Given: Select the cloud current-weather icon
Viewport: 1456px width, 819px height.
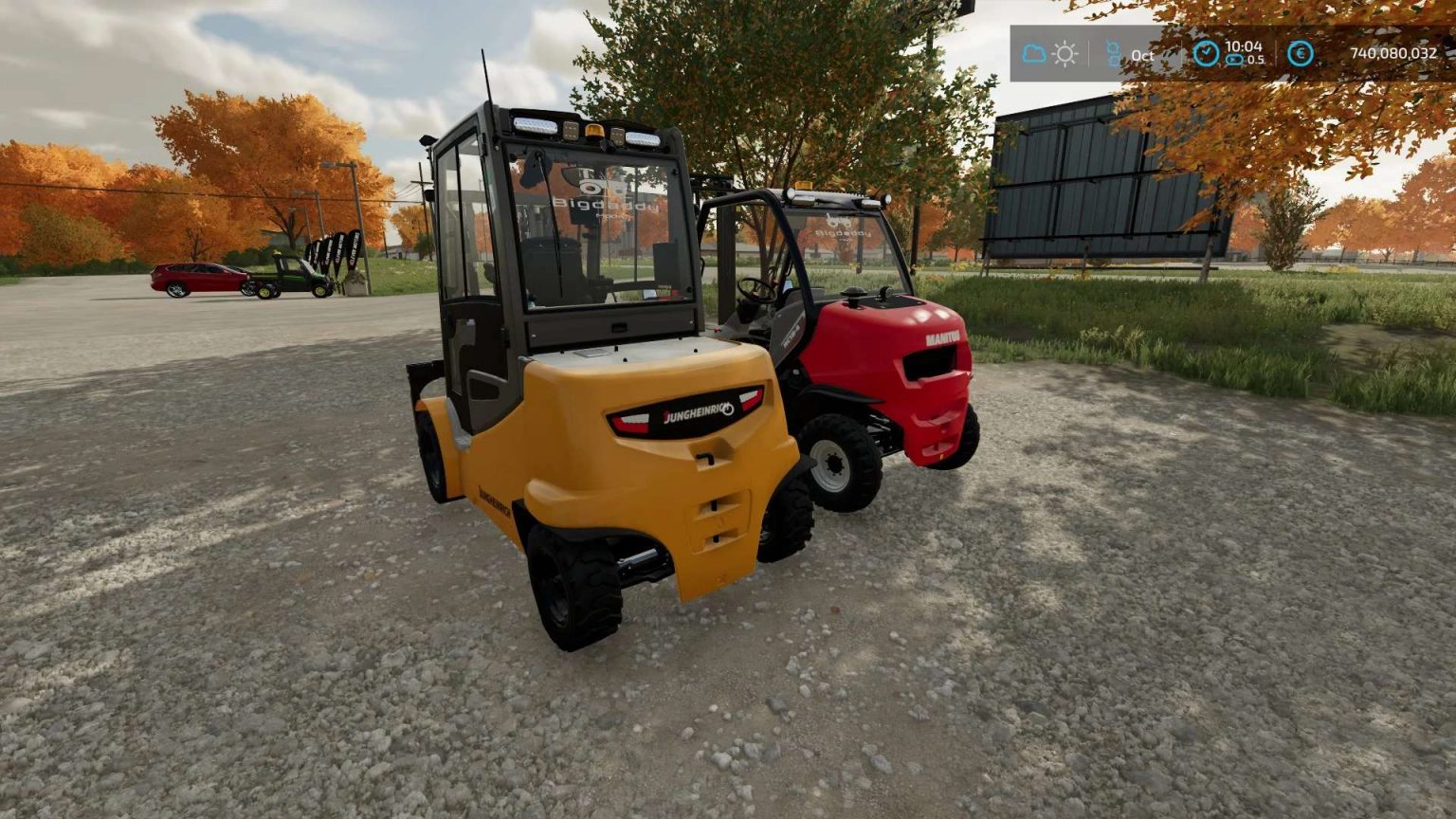Looking at the screenshot, I should coord(1033,53).
